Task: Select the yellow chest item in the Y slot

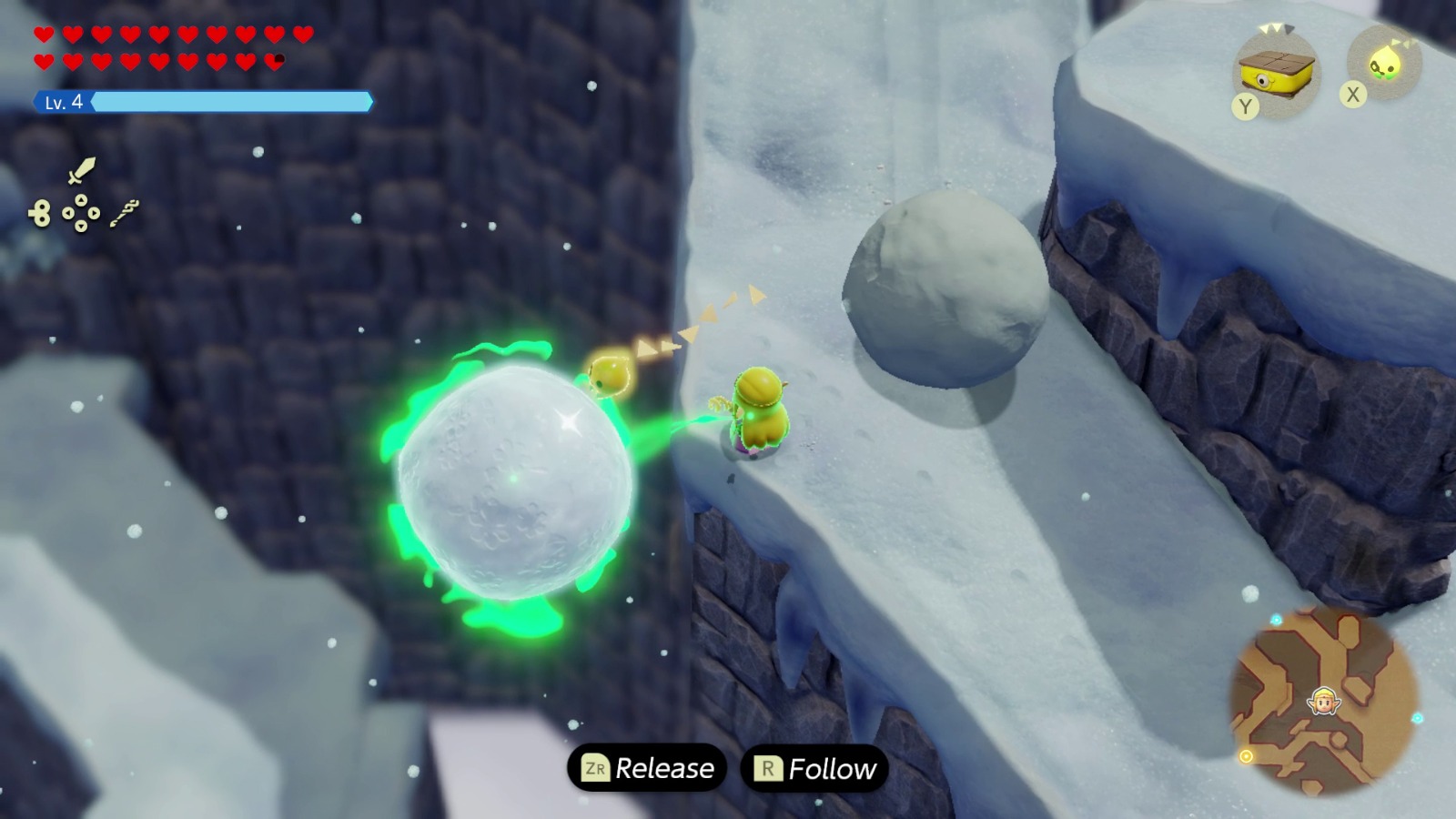Action: (1276, 73)
